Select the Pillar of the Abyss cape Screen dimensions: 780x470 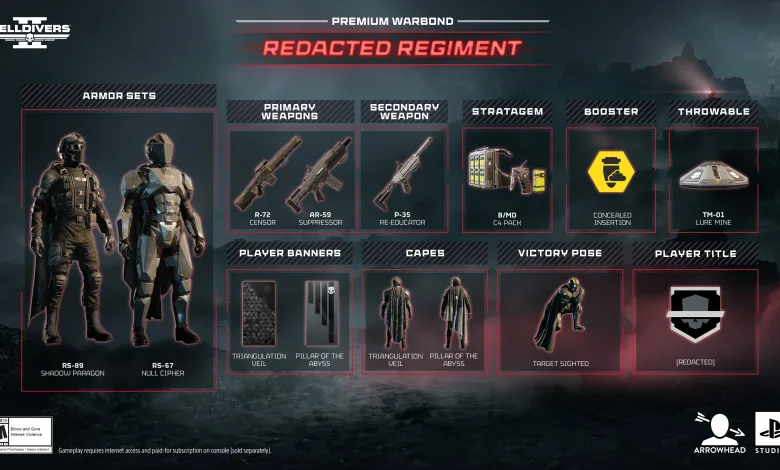[x=455, y=313]
